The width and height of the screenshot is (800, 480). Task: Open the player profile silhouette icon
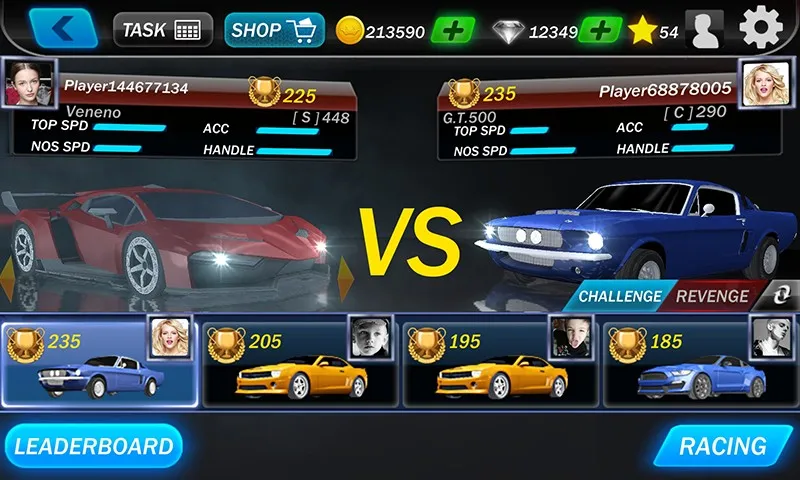pyautogui.click(x=704, y=30)
